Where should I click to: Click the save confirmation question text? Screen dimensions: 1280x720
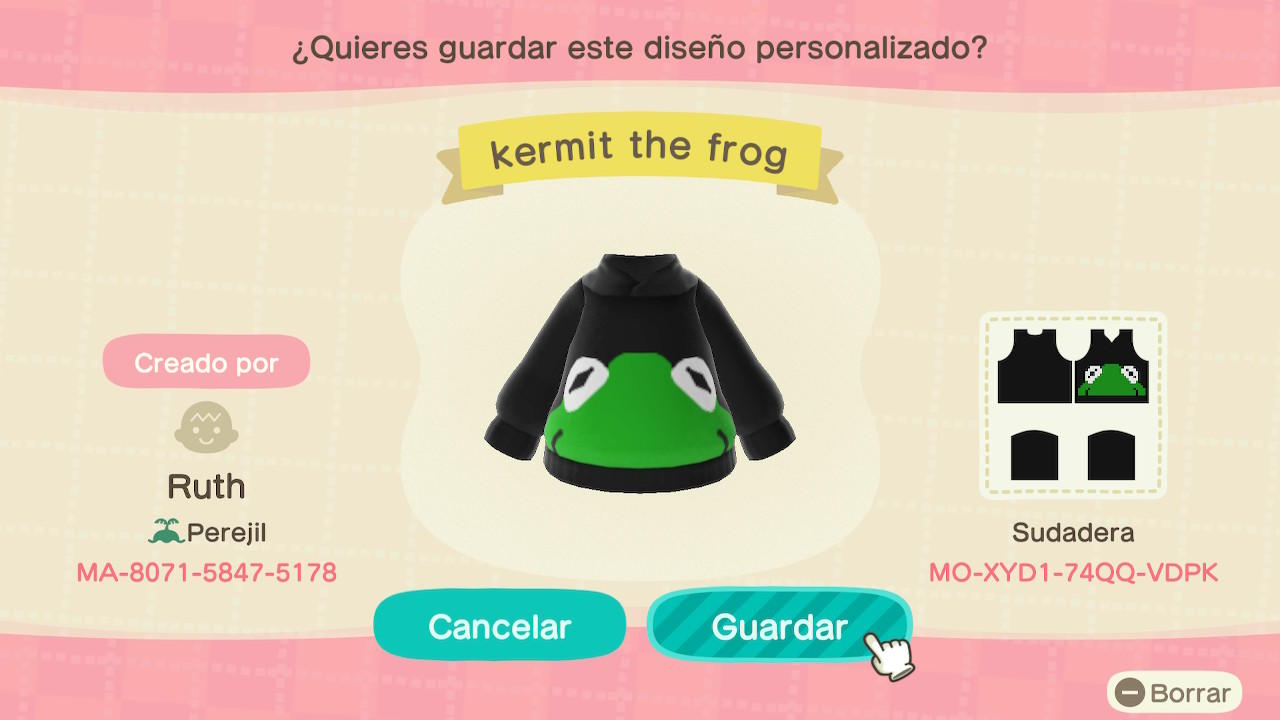[640, 46]
